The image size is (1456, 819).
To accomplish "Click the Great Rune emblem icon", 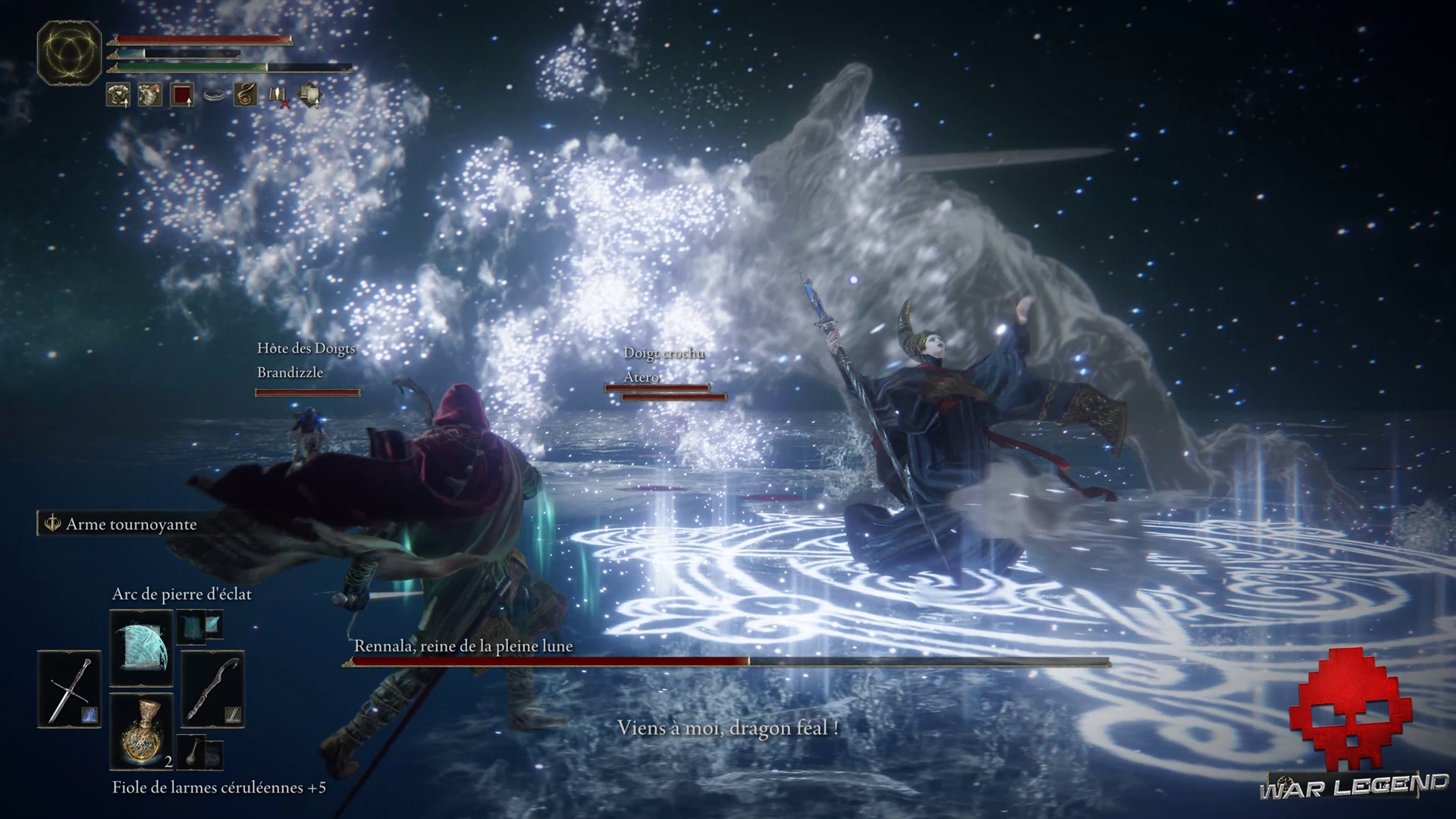I will point(70,52).
